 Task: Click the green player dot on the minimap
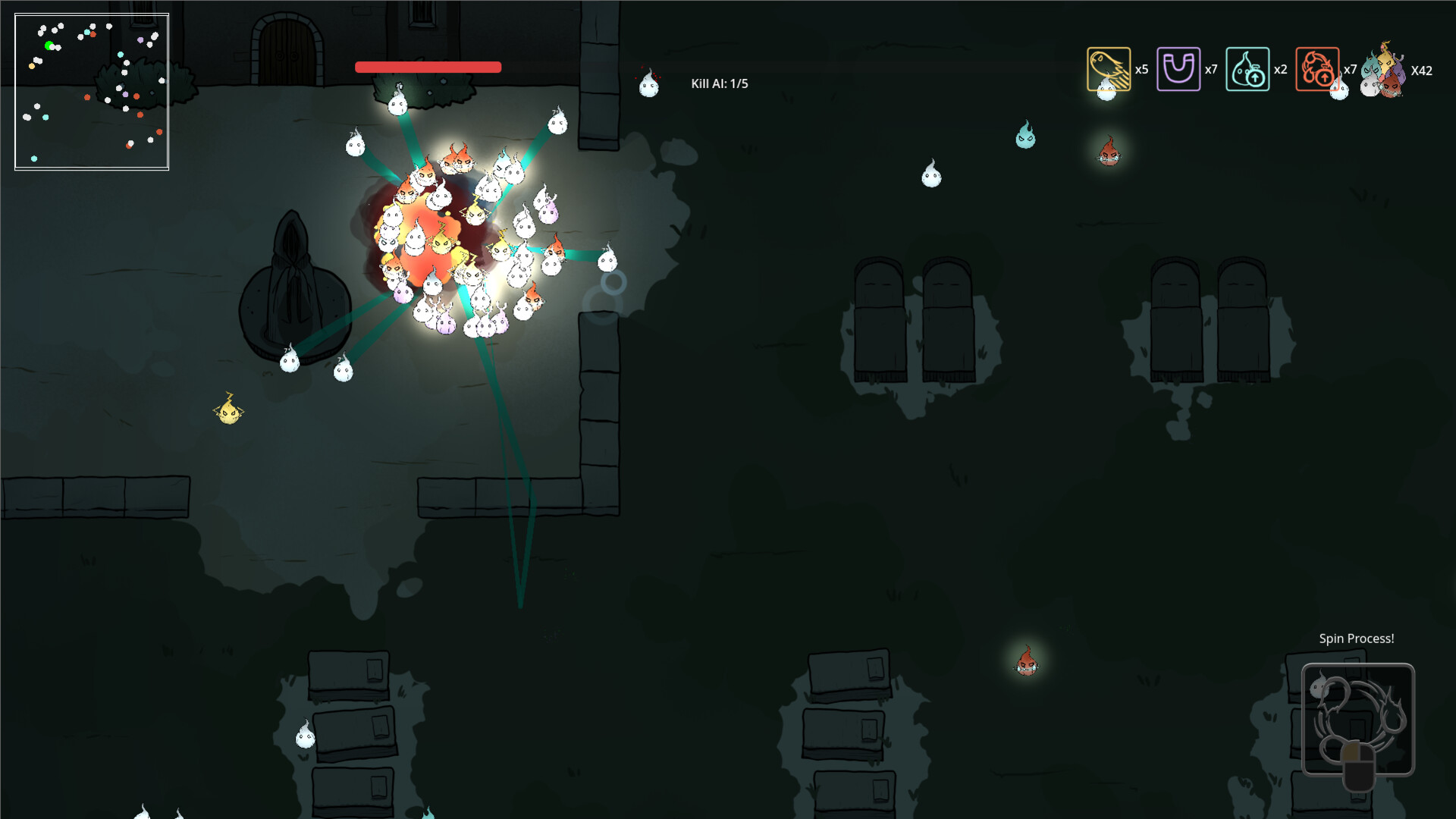[50, 45]
